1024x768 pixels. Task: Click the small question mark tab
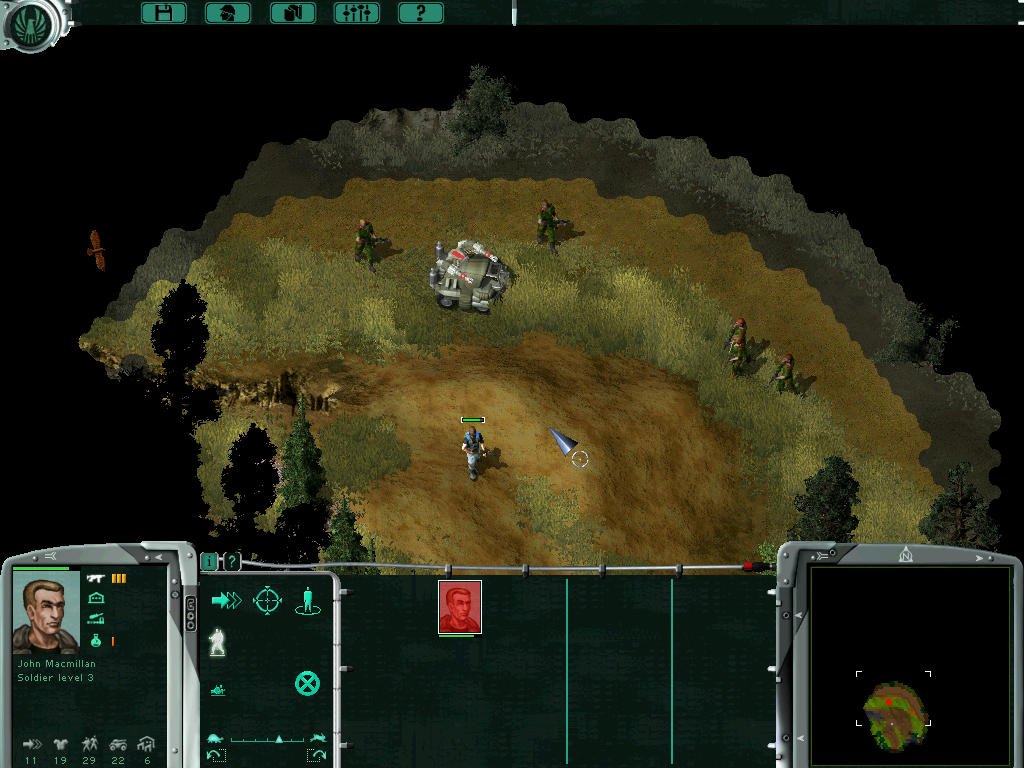[x=232, y=562]
